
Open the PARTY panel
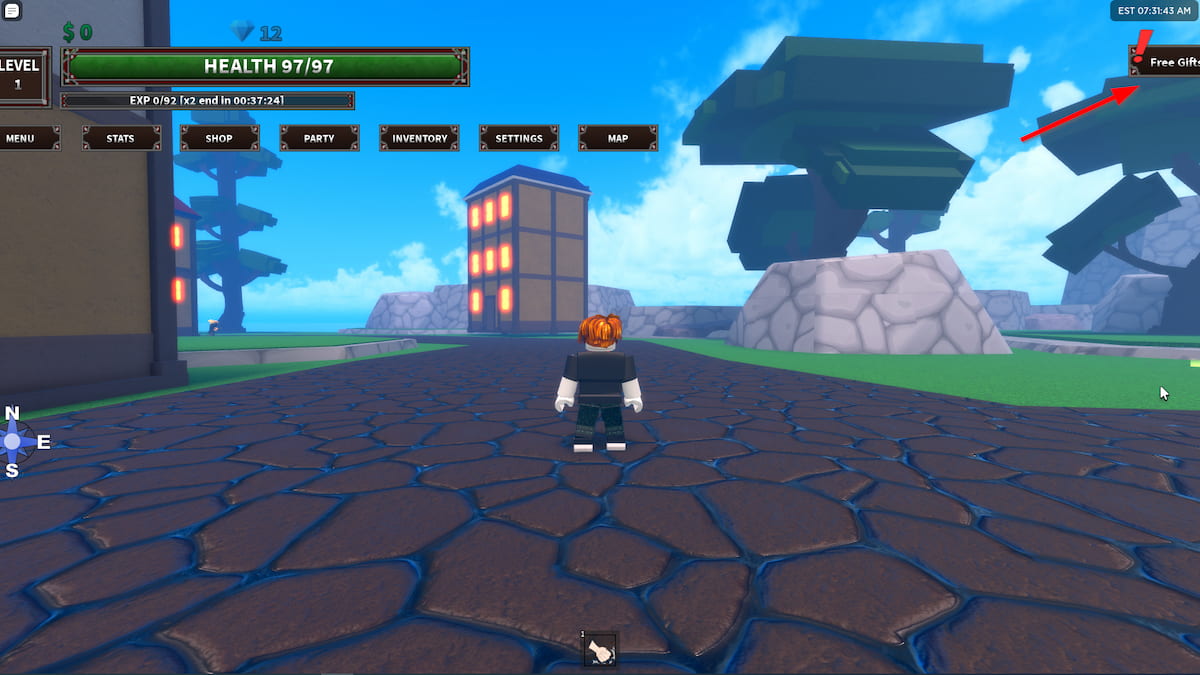[x=319, y=138]
